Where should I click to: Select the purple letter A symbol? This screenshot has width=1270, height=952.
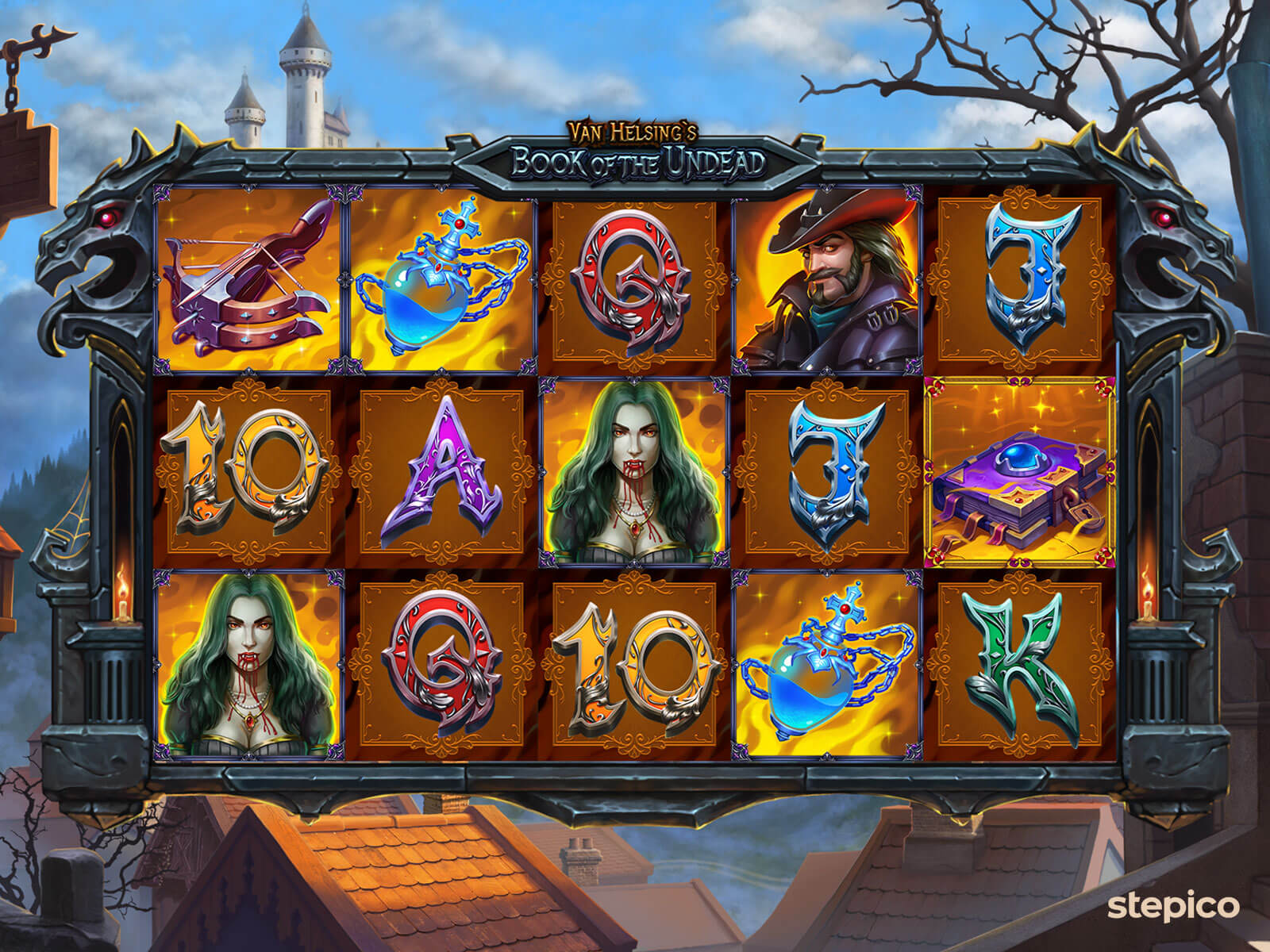point(441,473)
